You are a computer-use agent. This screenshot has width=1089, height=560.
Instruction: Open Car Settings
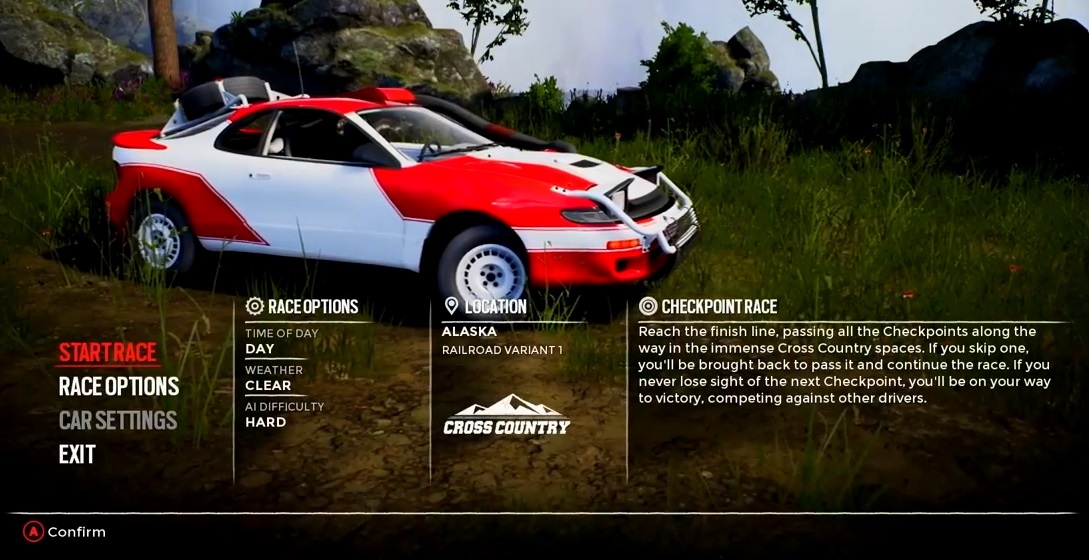pos(118,420)
